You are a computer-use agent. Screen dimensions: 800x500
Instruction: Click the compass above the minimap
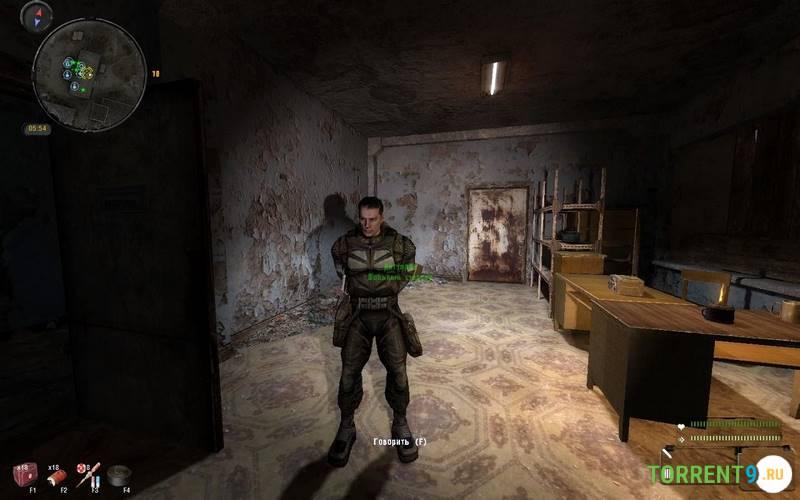click(x=37, y=15)
